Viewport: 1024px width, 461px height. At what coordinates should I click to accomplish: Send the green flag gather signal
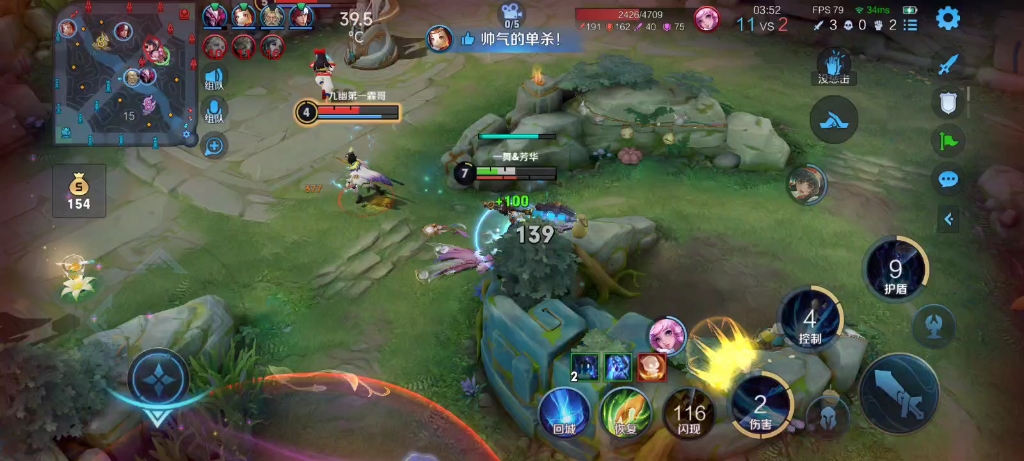[948, 141]
